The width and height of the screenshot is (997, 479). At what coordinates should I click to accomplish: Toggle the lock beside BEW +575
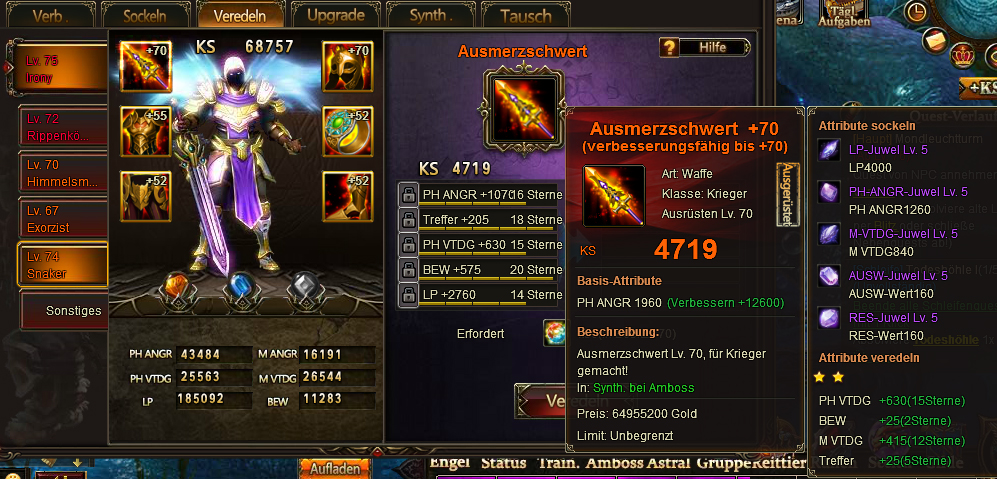pyautogui.click(x=408, y=269)
